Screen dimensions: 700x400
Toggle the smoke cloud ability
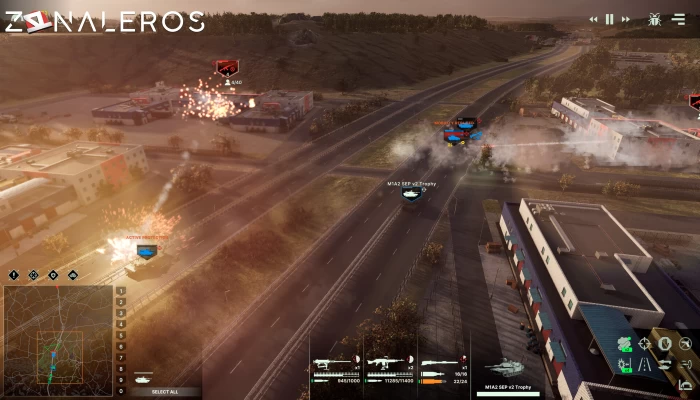coord(625,344)
